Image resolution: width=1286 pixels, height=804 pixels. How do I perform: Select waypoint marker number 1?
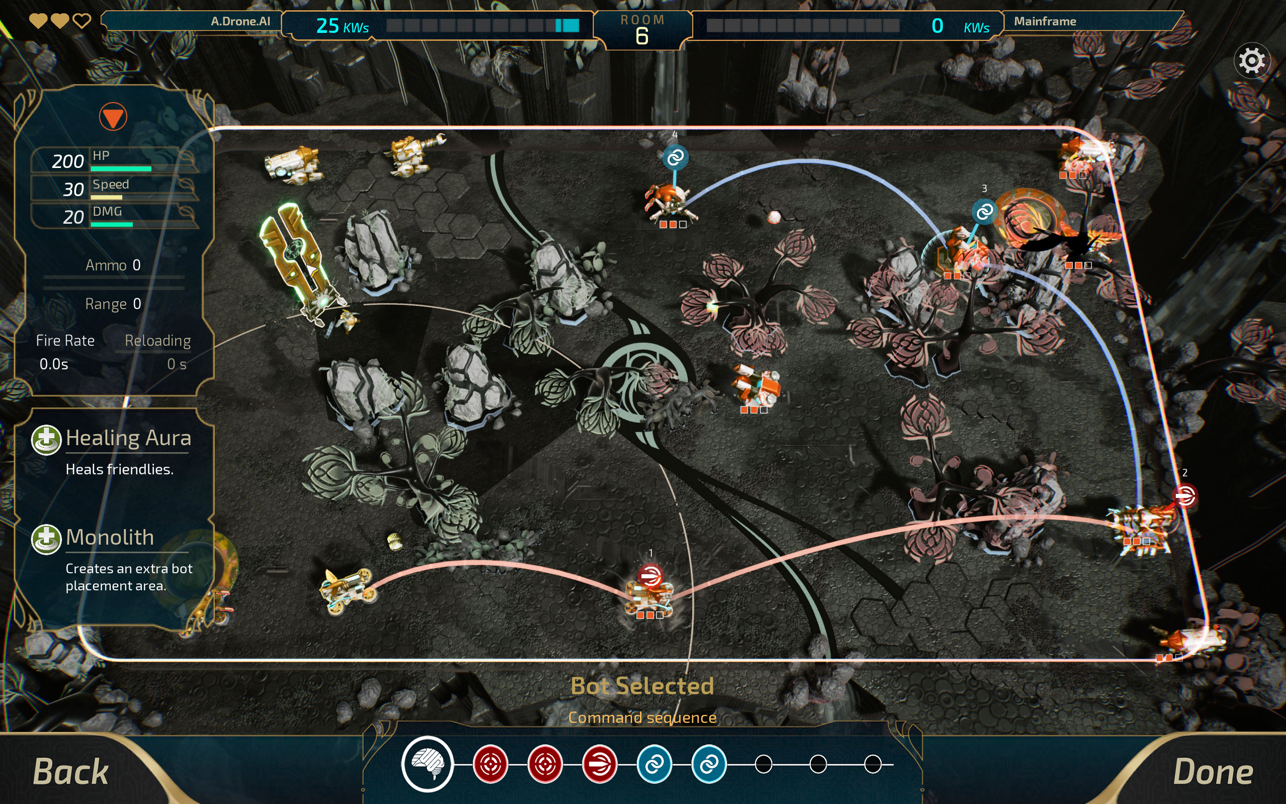coord(650,575)
